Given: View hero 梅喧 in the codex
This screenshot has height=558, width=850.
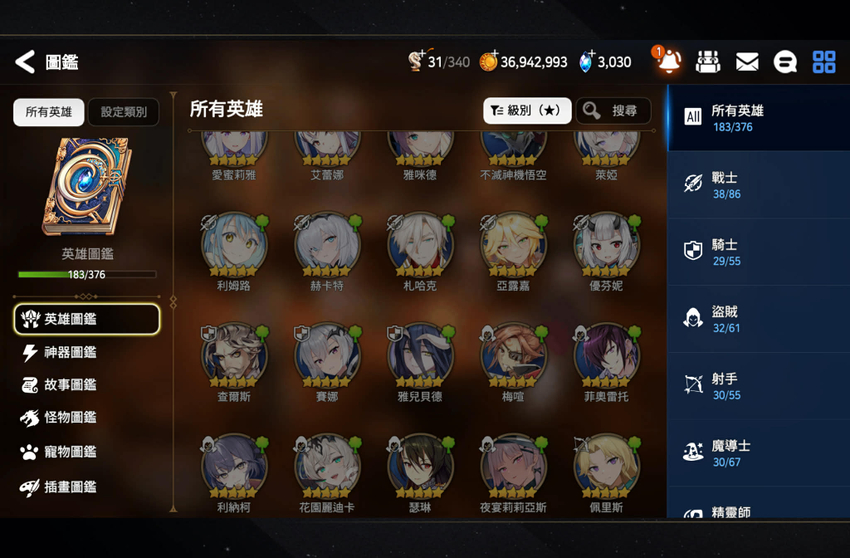Looking at the screenshot, I should pyautogui.click(x=513, y=359).
